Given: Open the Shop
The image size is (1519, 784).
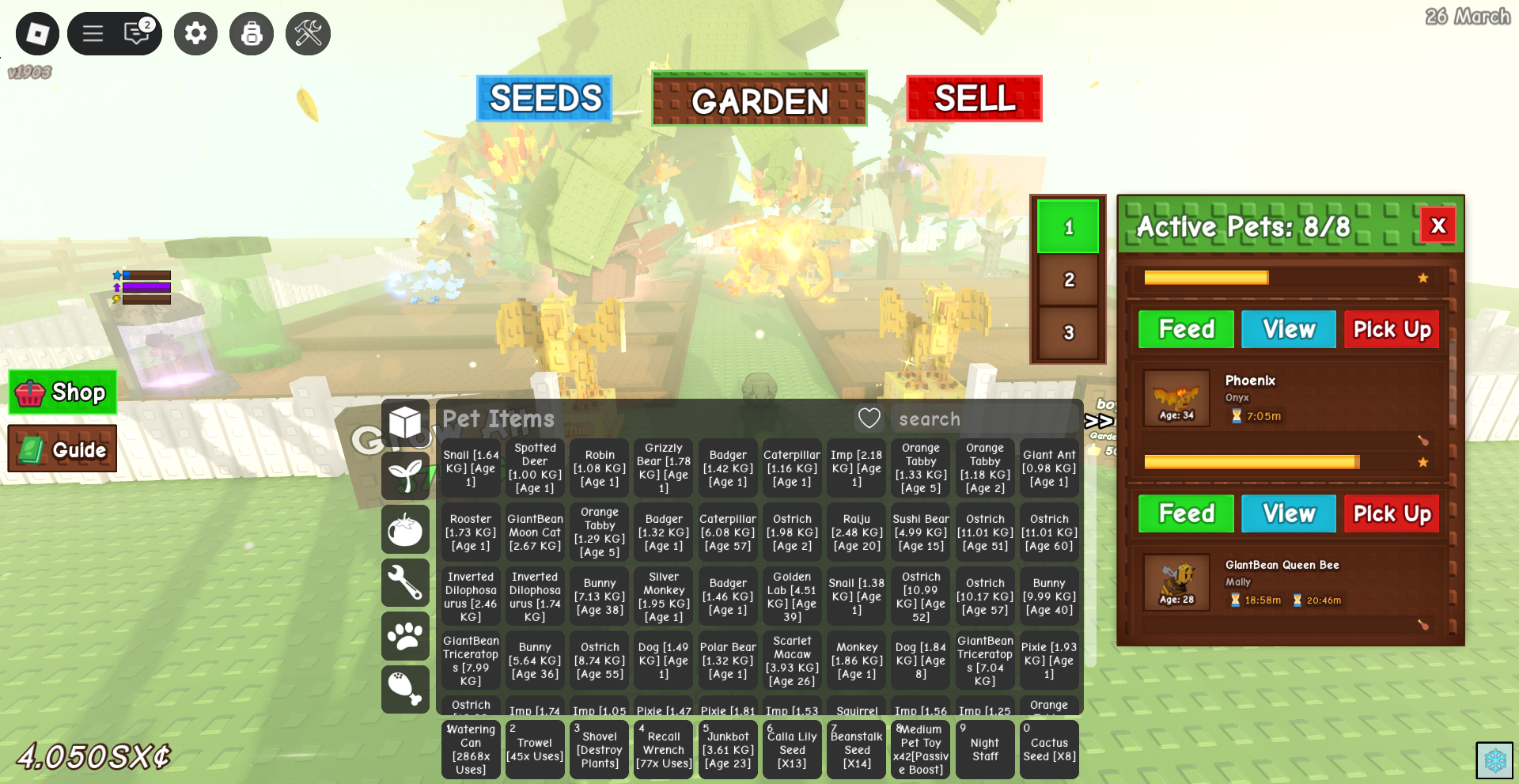Looking at the screenshot, I should tap(63, 392).
